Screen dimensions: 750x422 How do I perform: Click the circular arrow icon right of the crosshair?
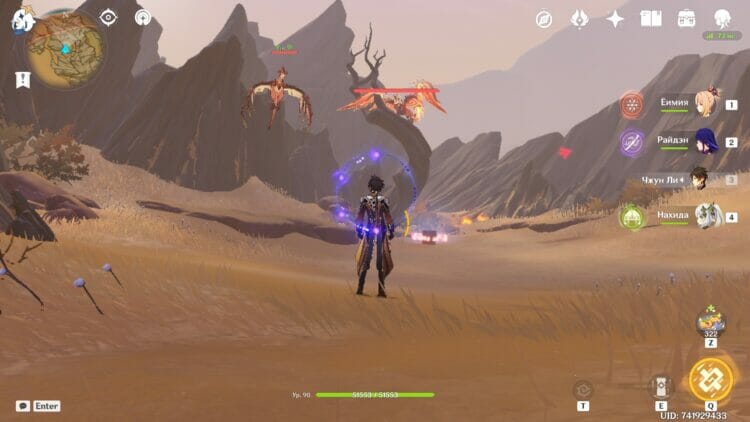pyautogui.click(x=143, y=17)
